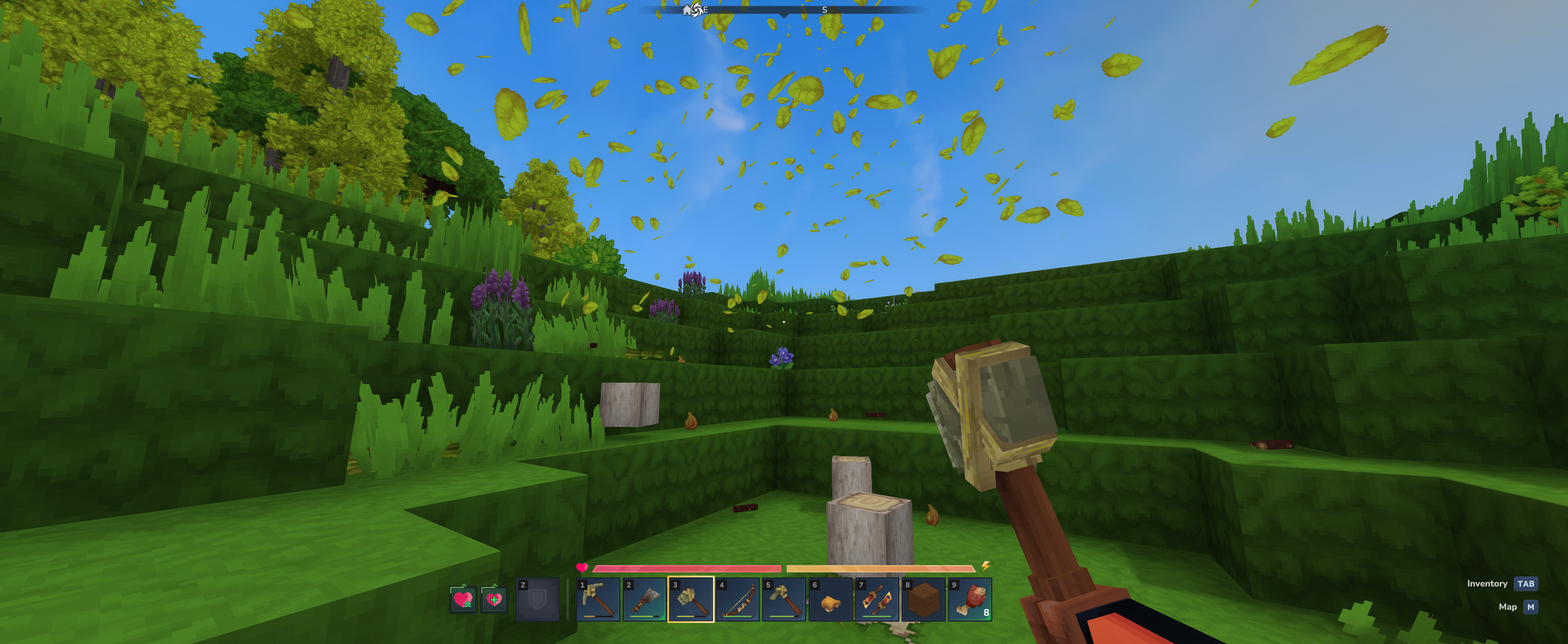Click the swirl portal marker on compass
This screenshot has width=1568, height=644.
point(697,10)
